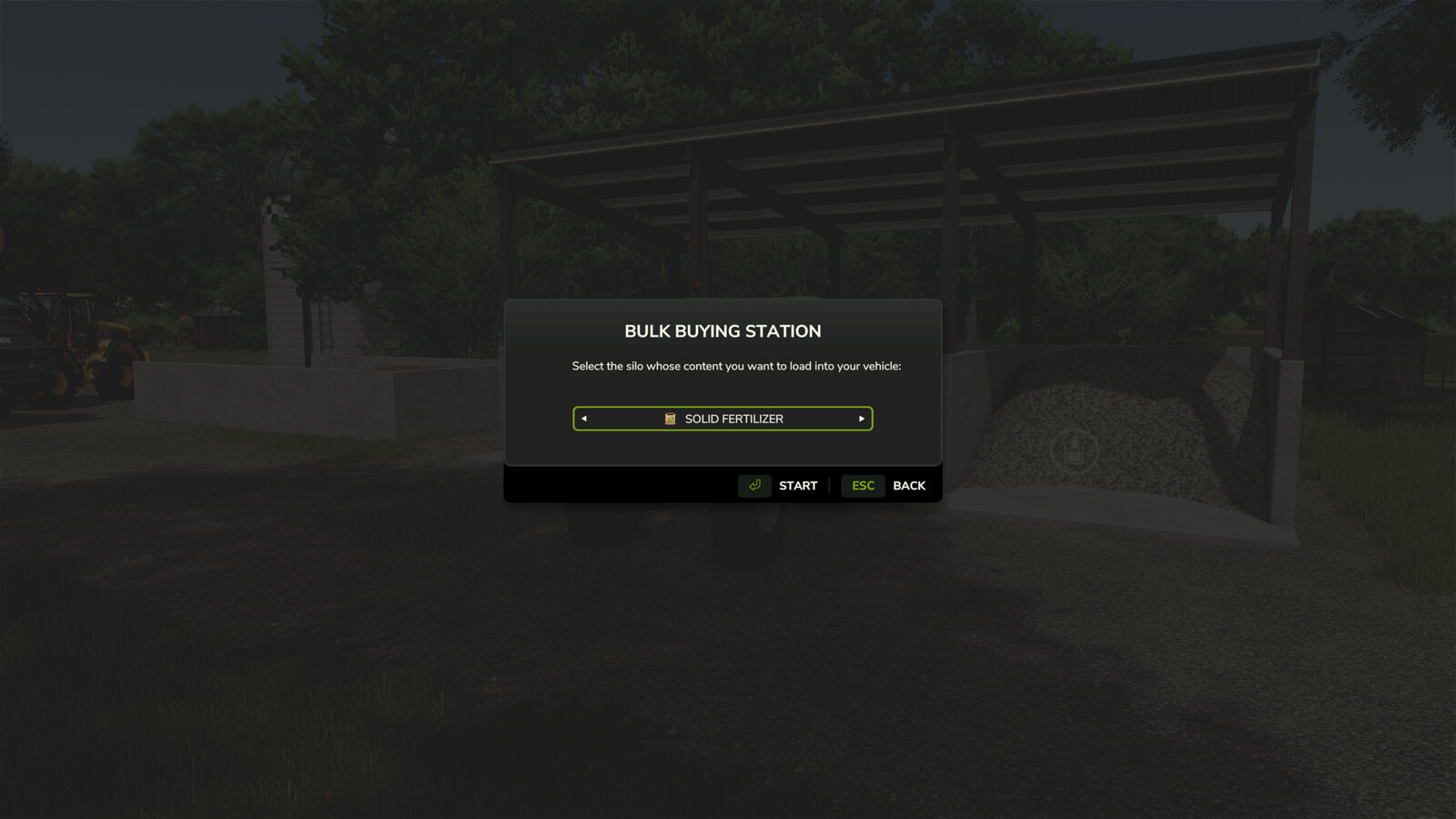Click the leaf symbol on the fertilizer bag

pyautogui.click(x=670, y=419)
